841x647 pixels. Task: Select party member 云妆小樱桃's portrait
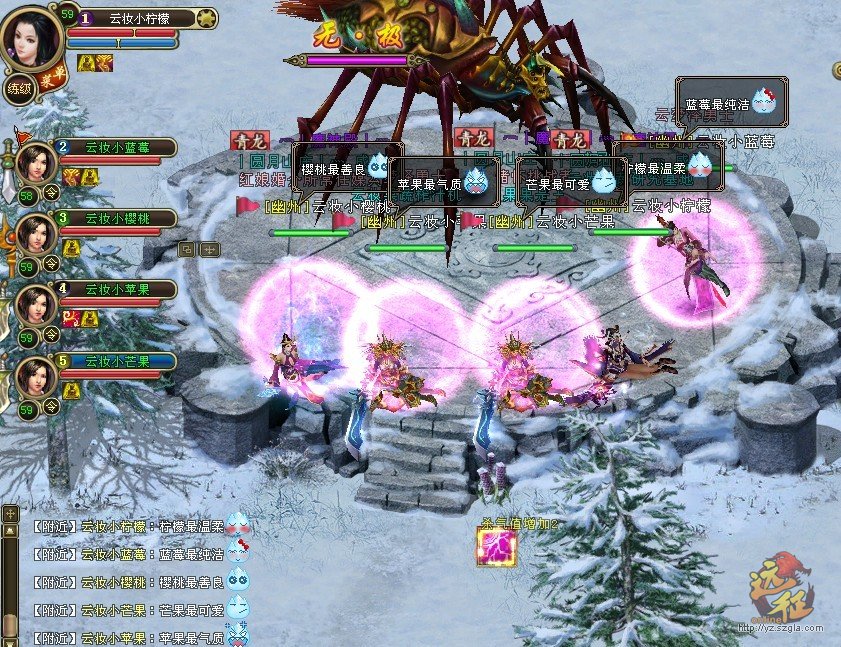pyautogui.click(x=36, y=232)
